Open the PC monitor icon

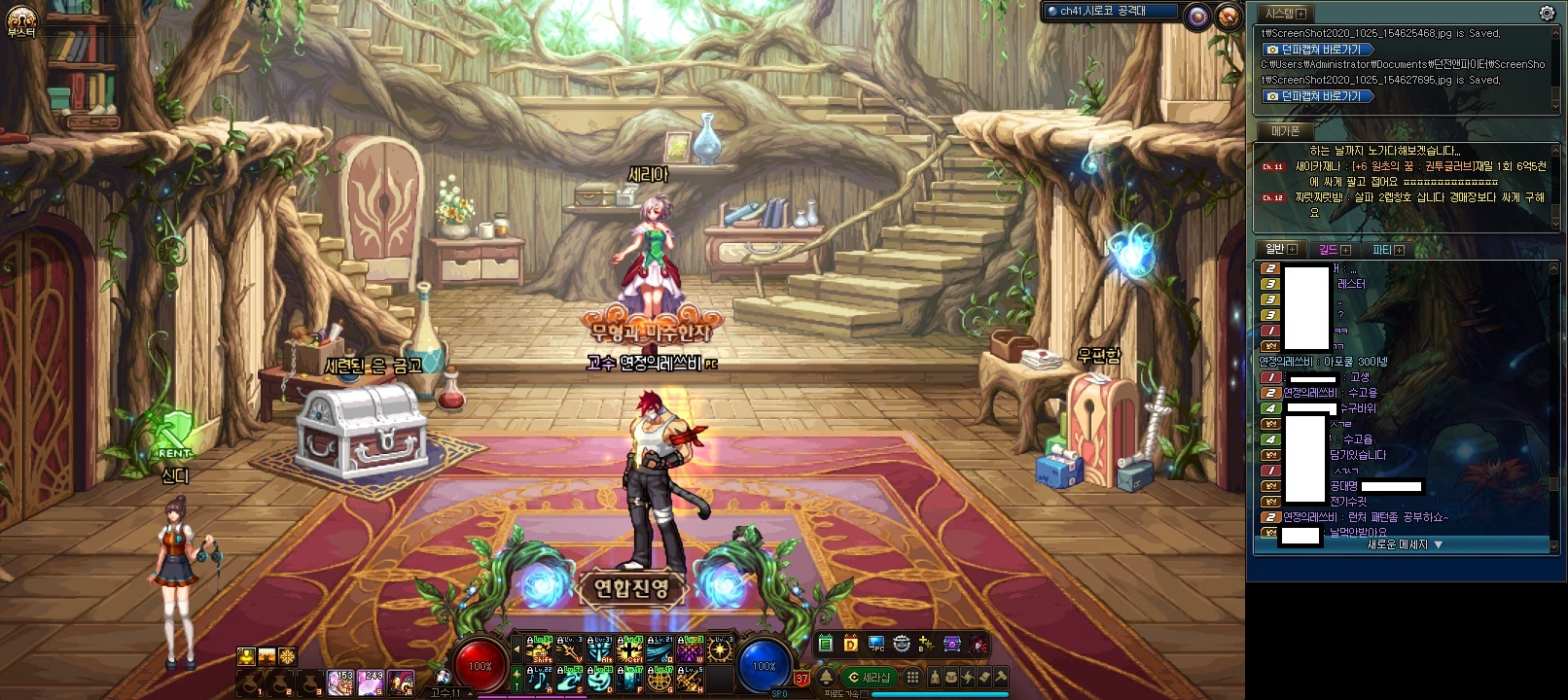(876, 644)
